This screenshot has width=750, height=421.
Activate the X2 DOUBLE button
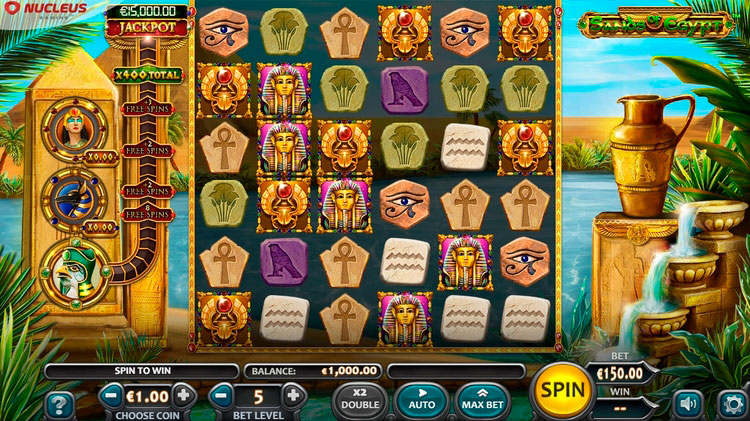click(360, 399)
